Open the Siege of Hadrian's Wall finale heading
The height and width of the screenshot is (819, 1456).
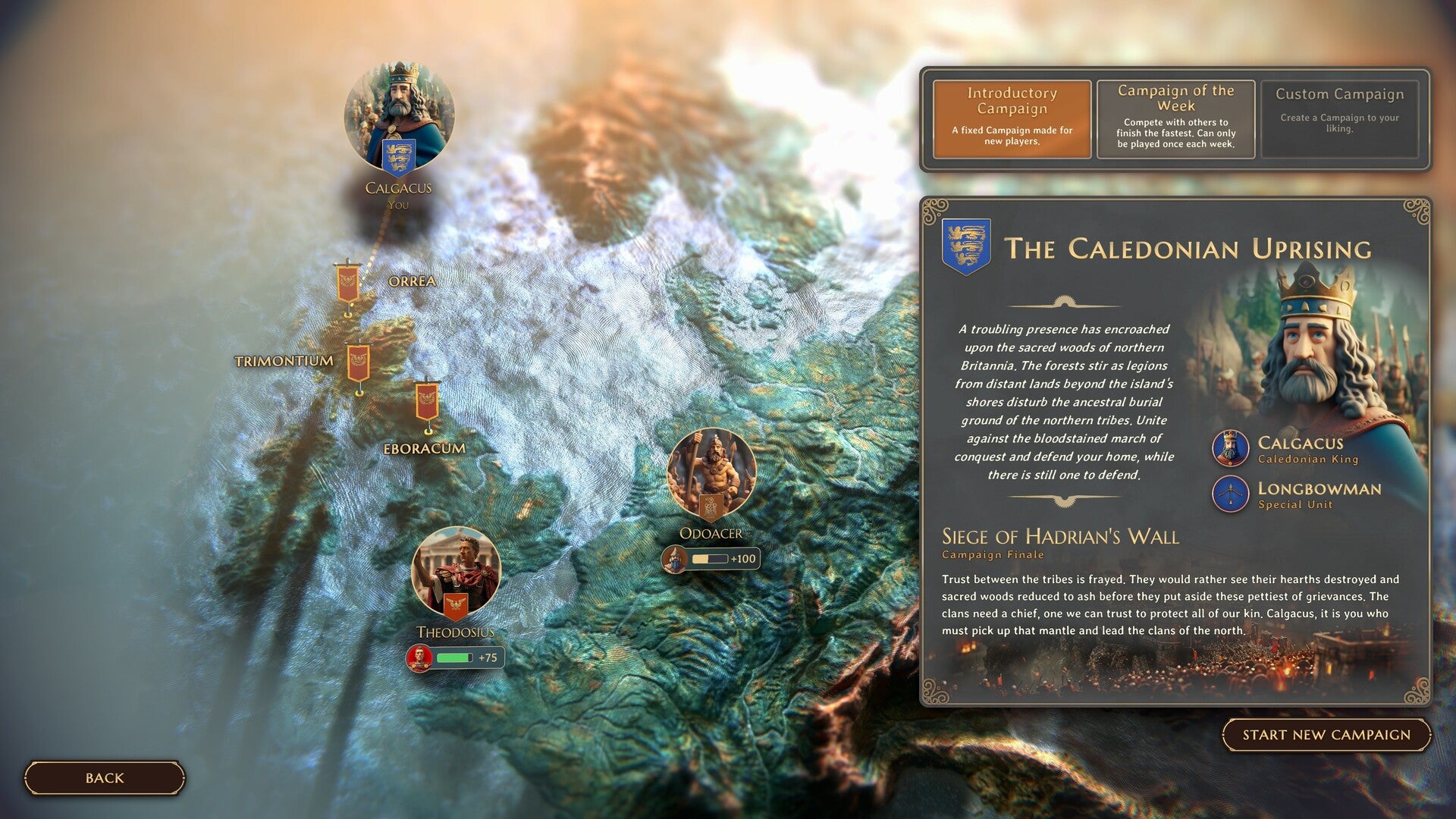click(1060, 537)
